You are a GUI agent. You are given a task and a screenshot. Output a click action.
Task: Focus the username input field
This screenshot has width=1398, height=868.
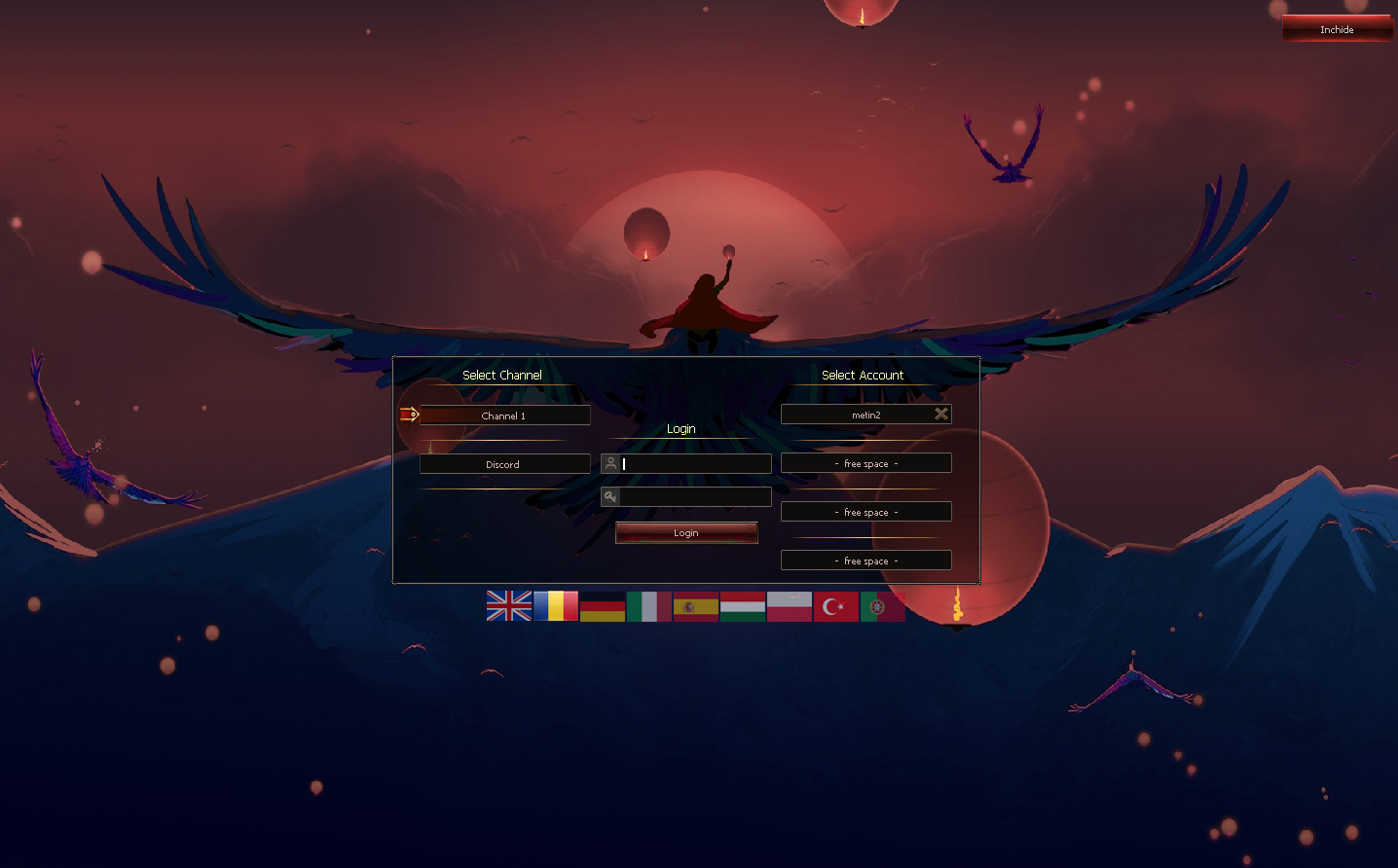pos(695,464)
